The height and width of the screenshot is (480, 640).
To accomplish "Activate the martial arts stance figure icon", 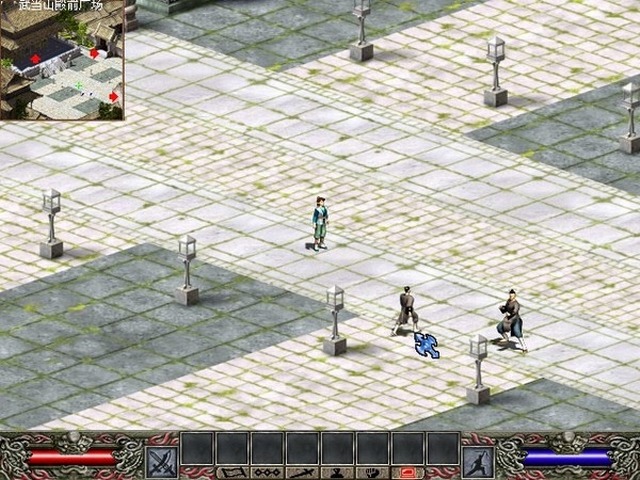I will 477,461.
